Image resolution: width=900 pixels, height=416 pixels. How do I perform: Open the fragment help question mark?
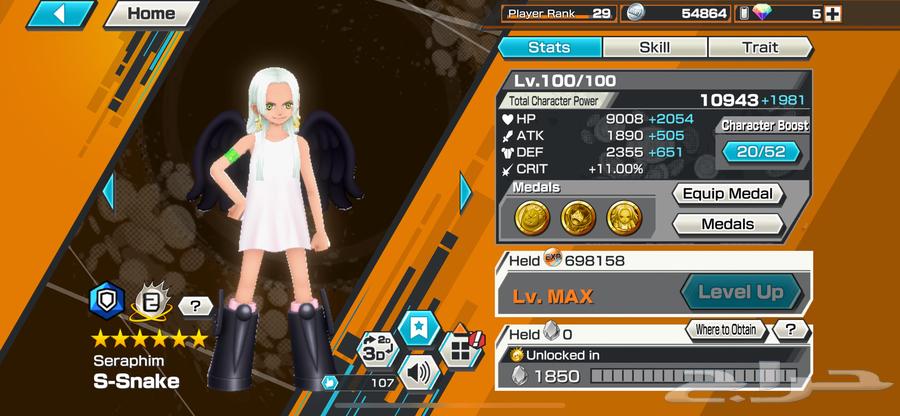pos(790,330)
